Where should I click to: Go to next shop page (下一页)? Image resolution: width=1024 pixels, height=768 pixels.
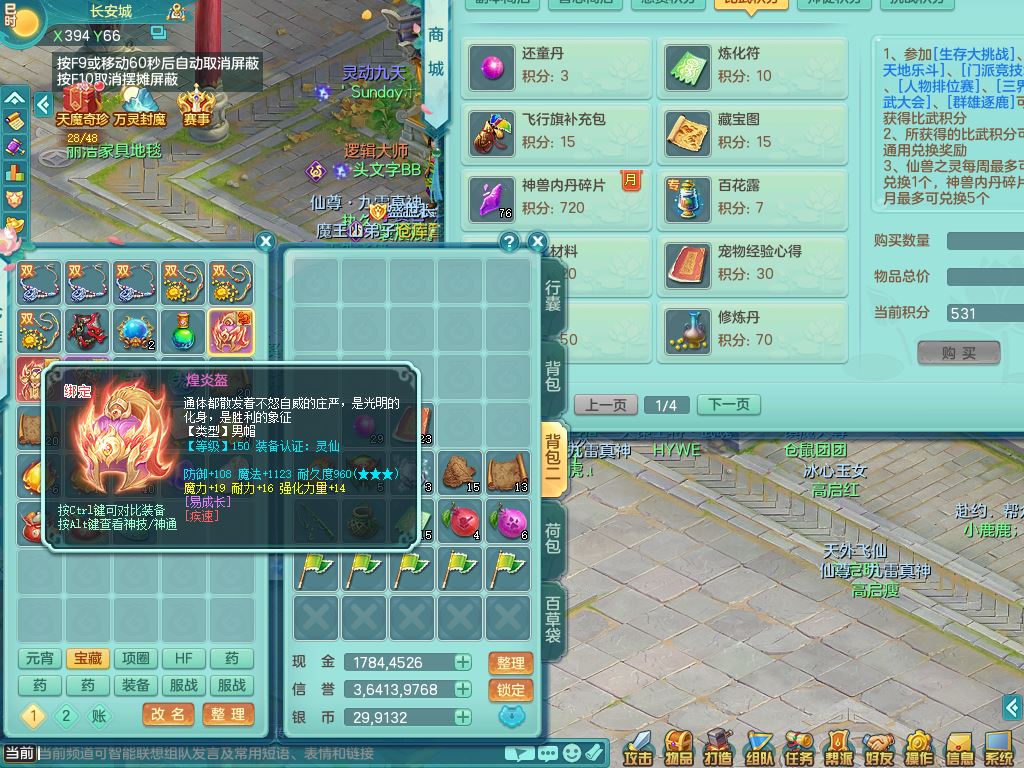(728, 405)
